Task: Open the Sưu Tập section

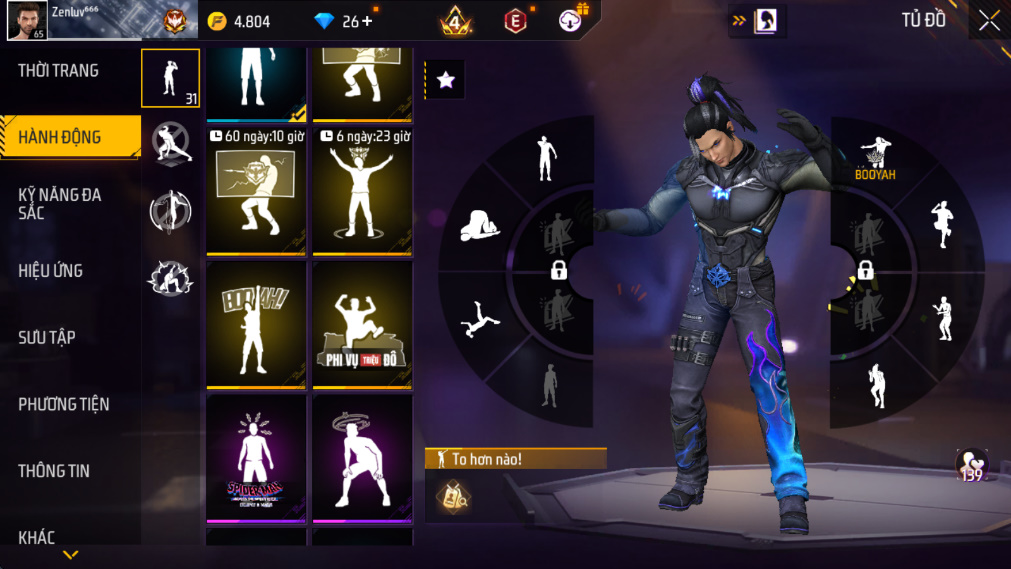Action: click(x=47, y=338)
